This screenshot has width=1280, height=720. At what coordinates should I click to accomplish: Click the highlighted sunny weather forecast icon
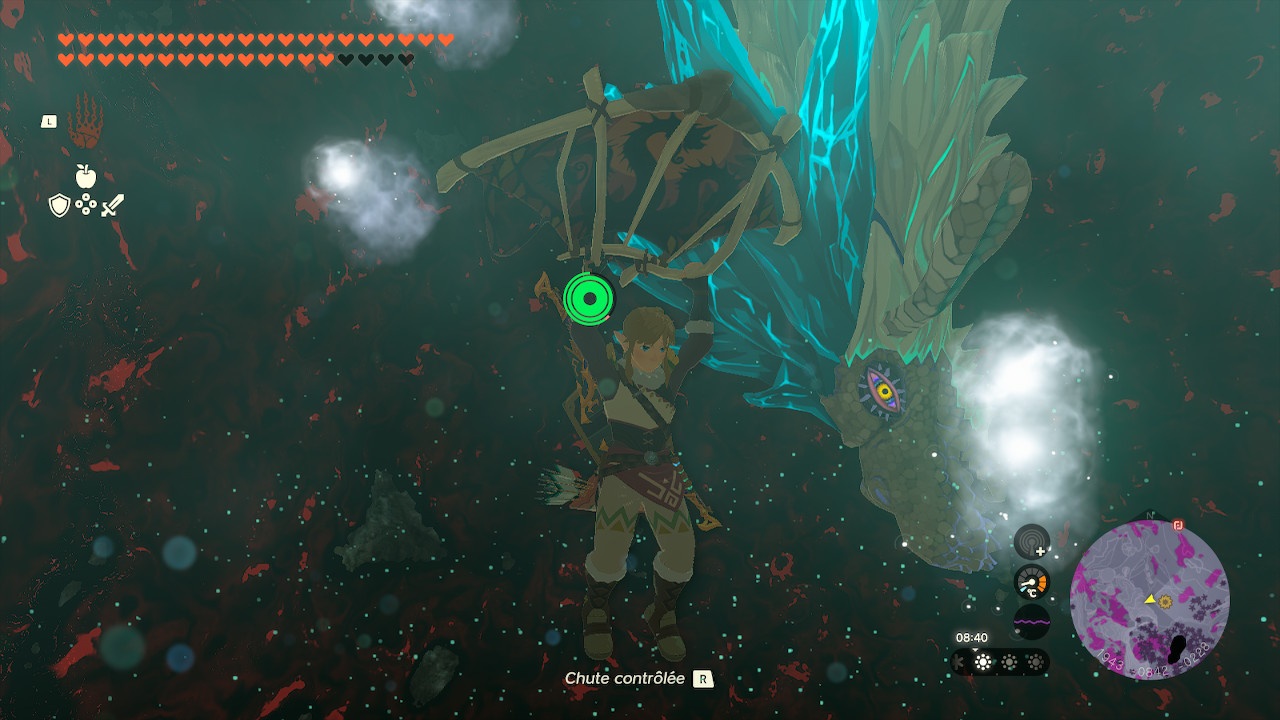pyautogui.click(x=983, y=662)
